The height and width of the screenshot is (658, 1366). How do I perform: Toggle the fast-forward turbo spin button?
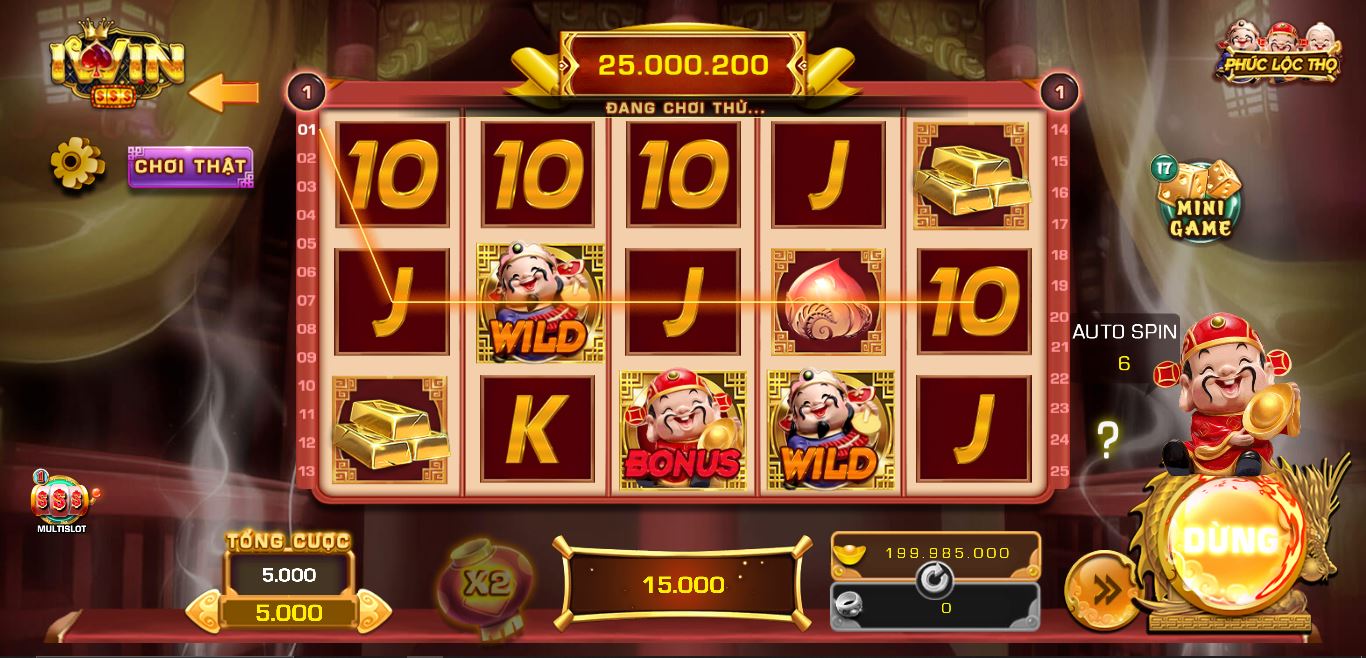pyautogui.click(x=1102, y=591)
